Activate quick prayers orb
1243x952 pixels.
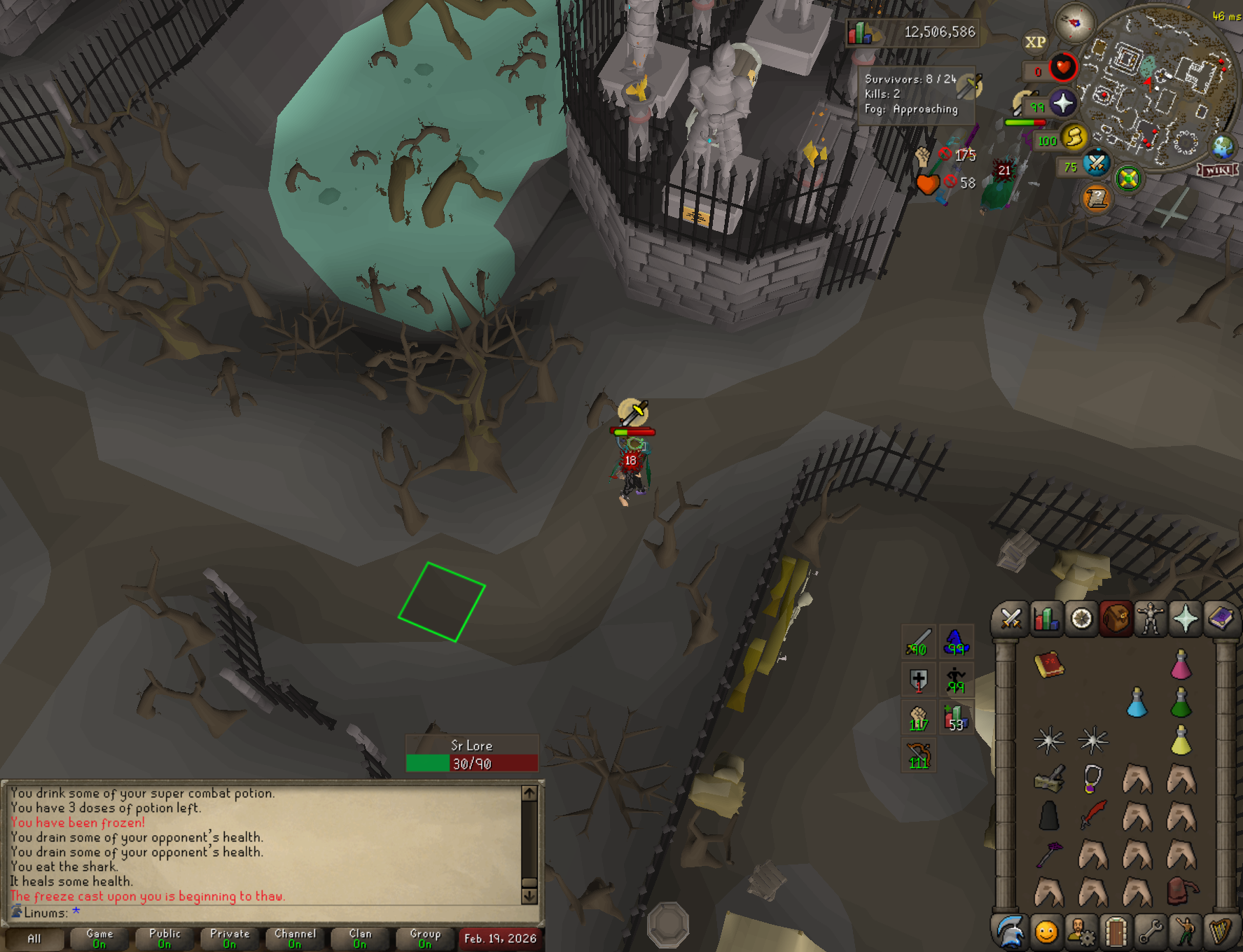click(1062, 104)
